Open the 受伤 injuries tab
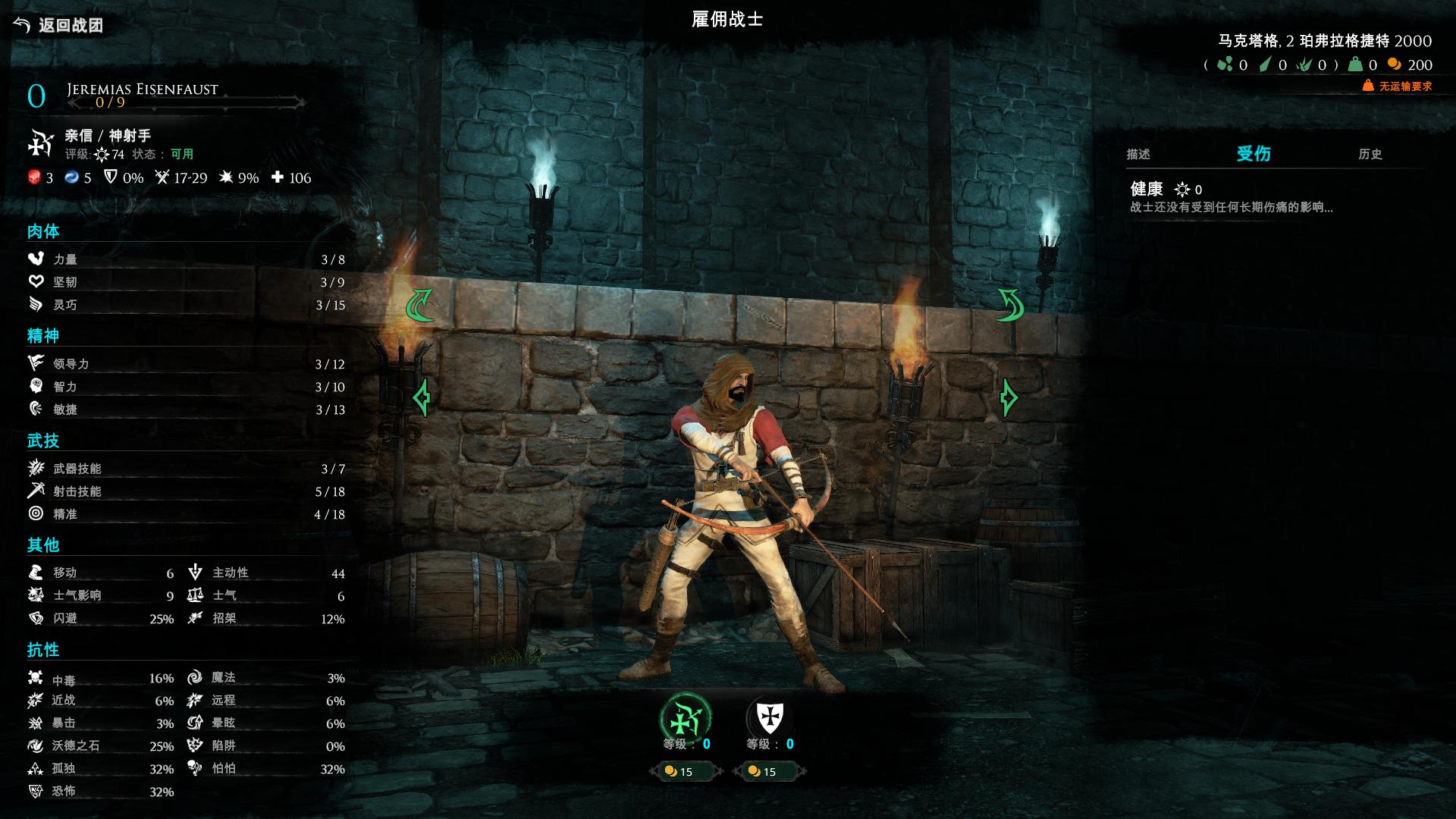 pyautogui.click(x=1254, y=154)
